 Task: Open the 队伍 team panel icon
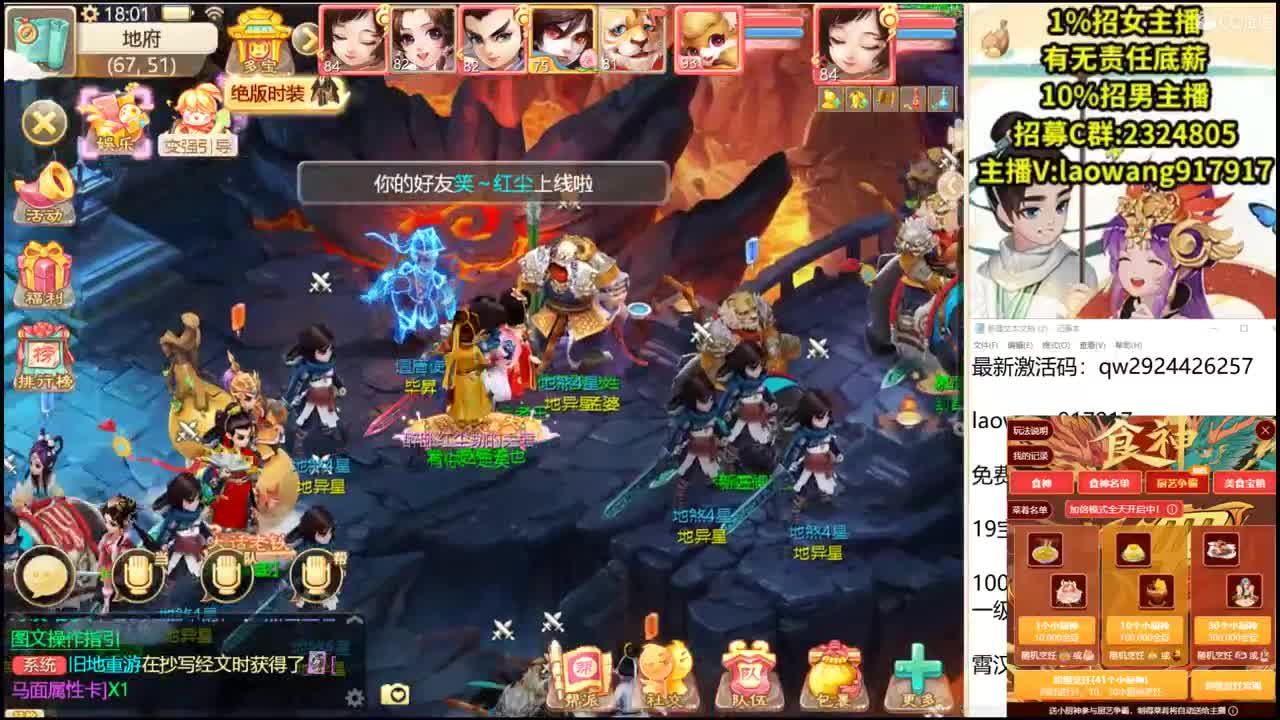pos(748,672)
